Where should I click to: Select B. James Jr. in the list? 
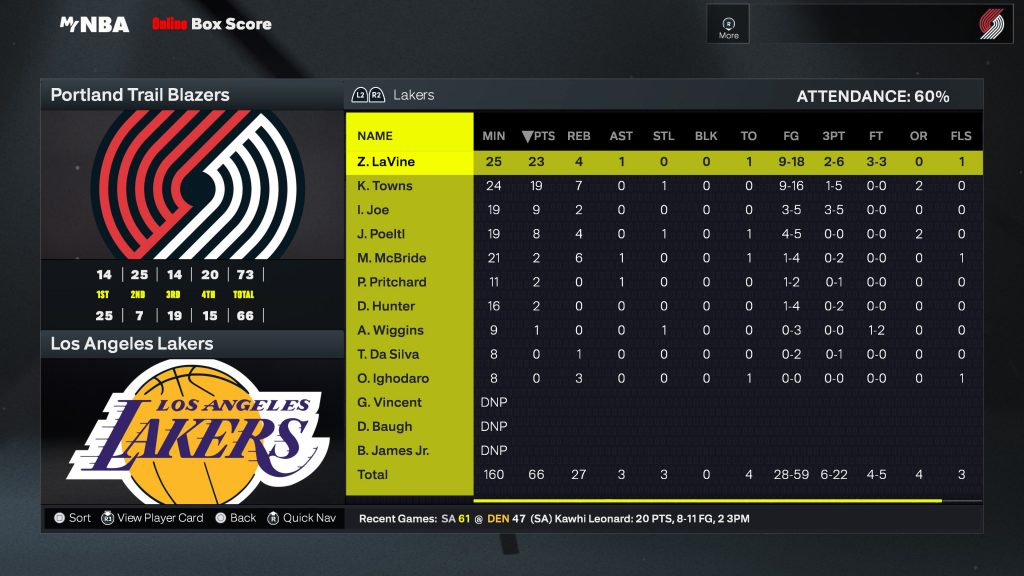[392, 450]
